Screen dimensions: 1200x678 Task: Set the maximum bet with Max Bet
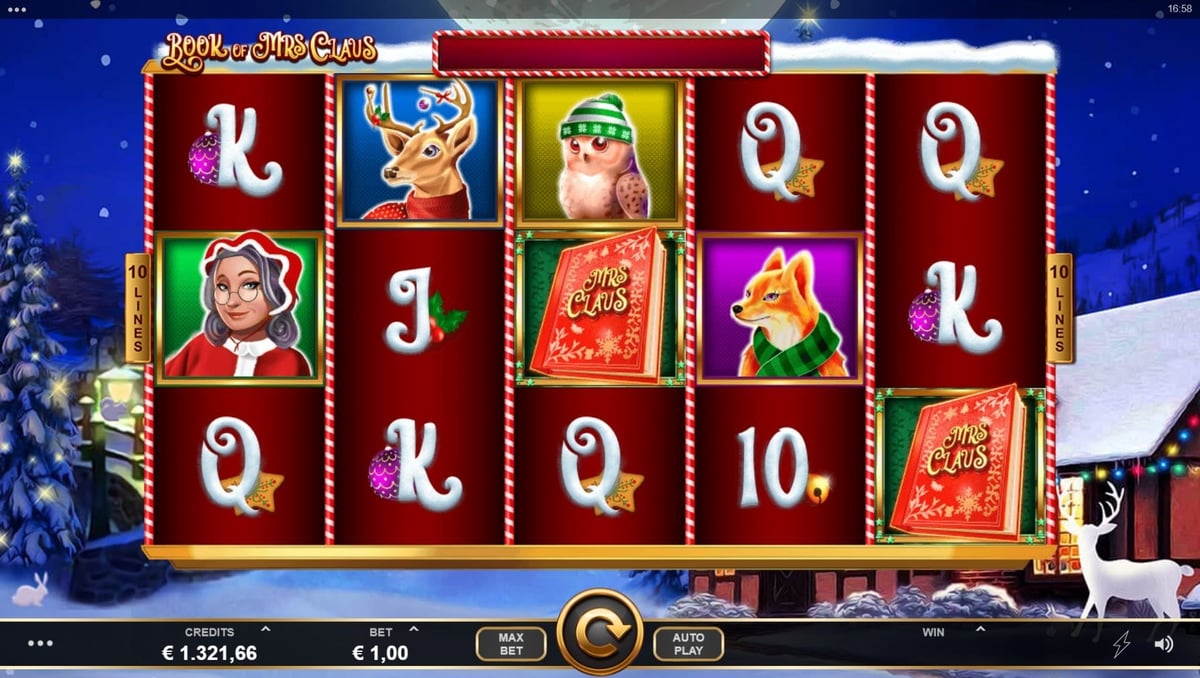pyautogui.click(x=510, y=644)
